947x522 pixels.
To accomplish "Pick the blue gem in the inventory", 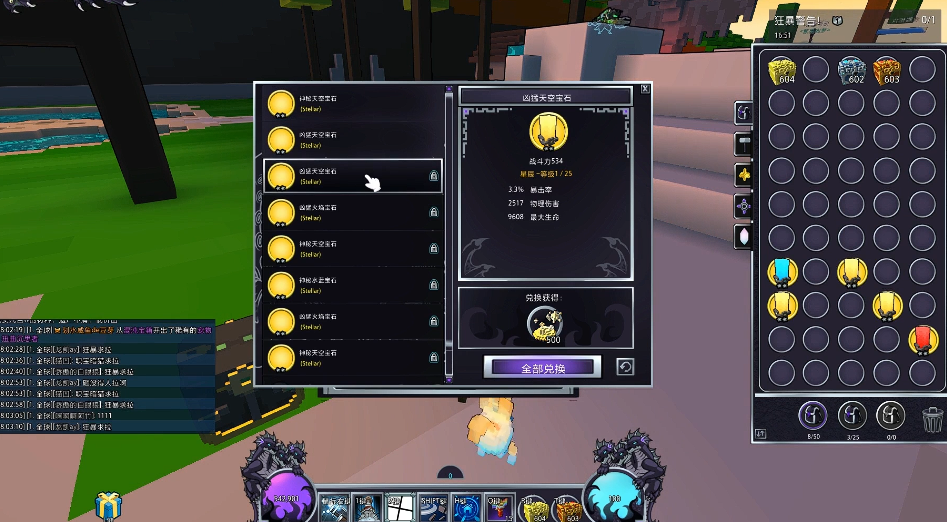I will point(781,271).
